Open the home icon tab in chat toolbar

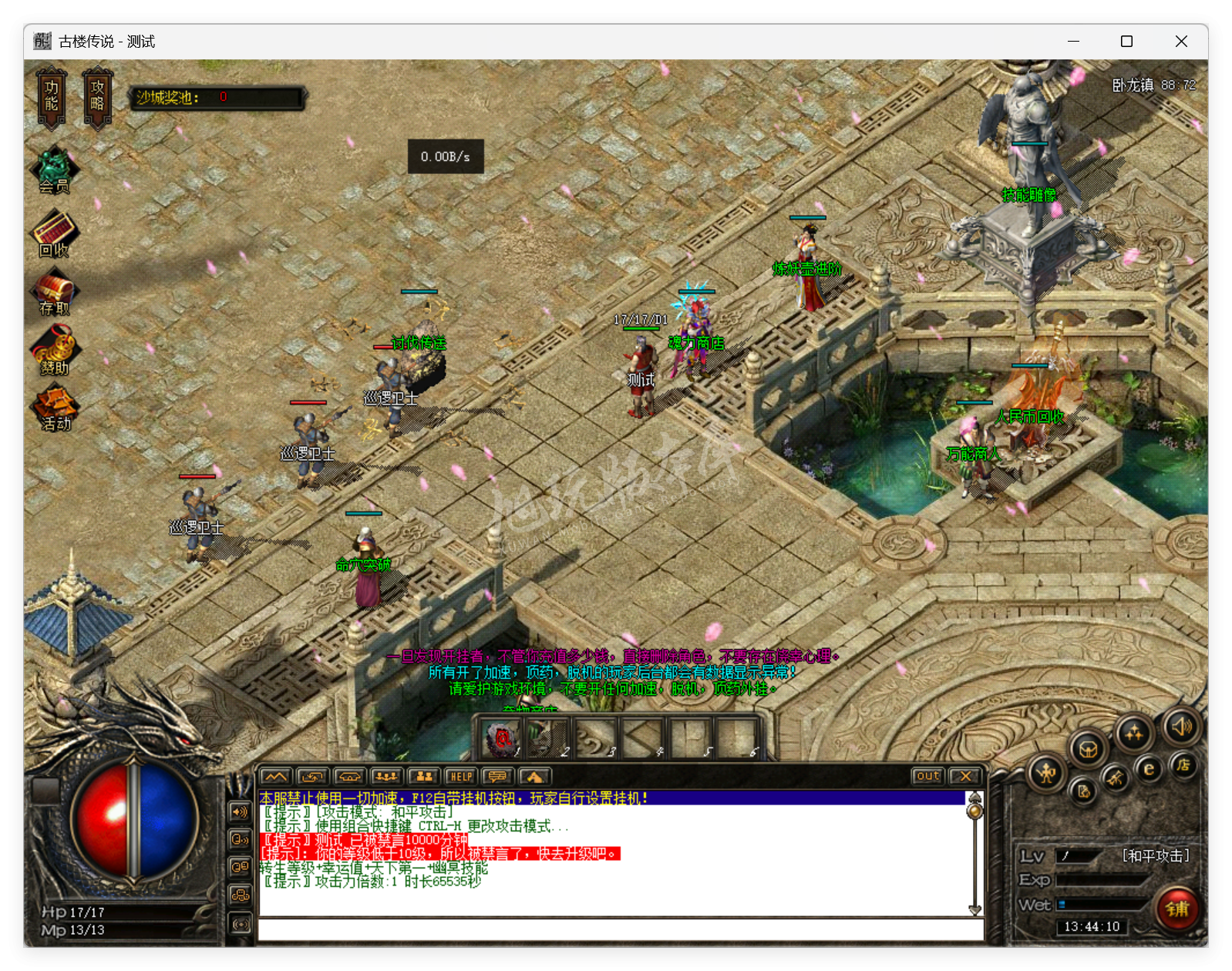(x=534, y=777)
